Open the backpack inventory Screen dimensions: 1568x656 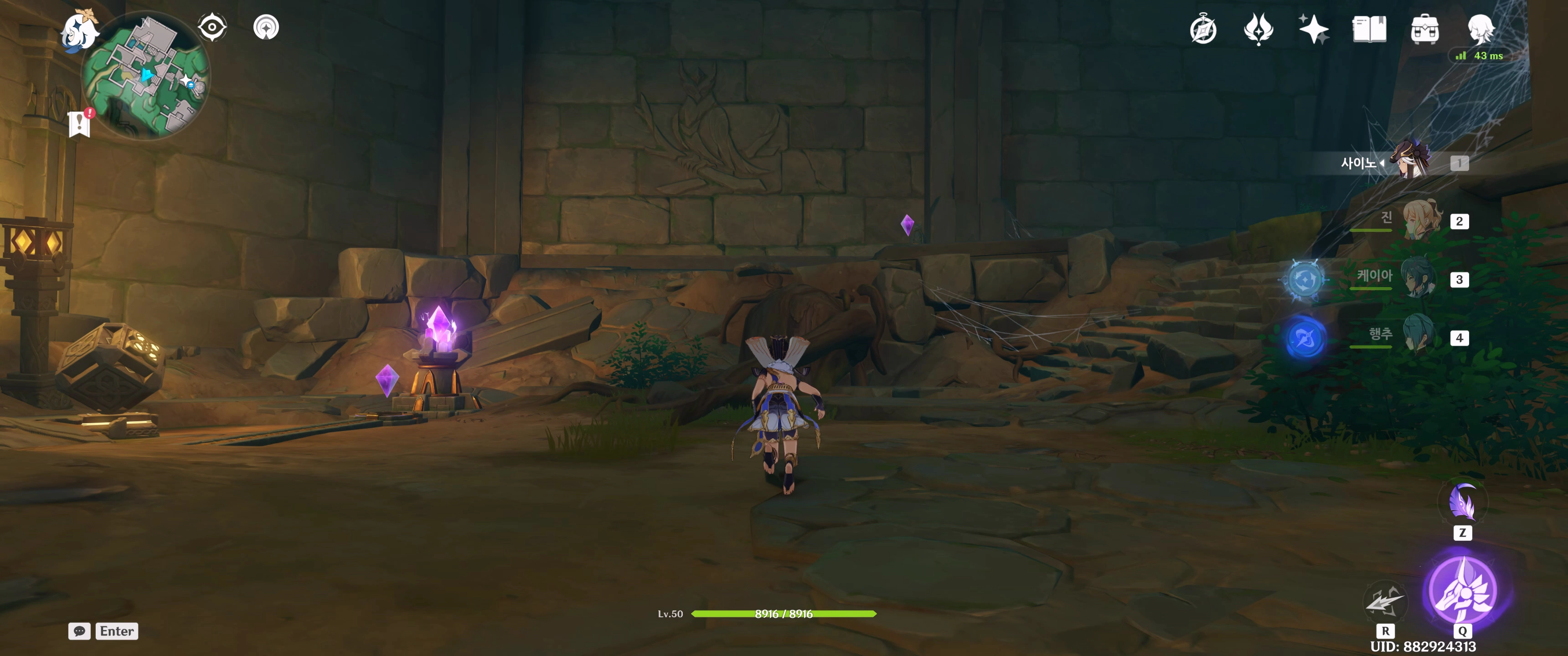pyautogui.click(x=1424, y=29)
